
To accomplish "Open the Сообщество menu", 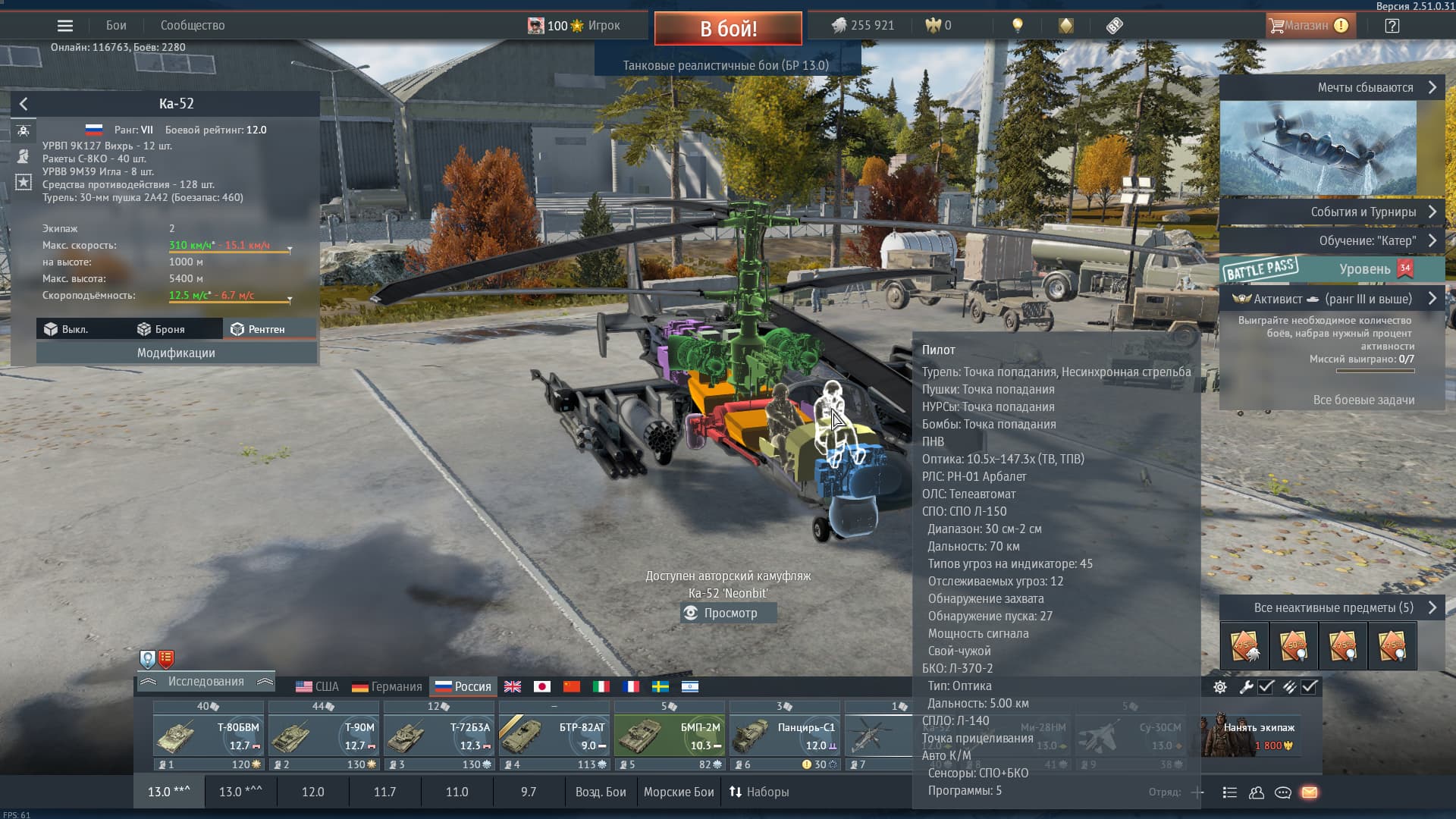I will pos(193,26).
